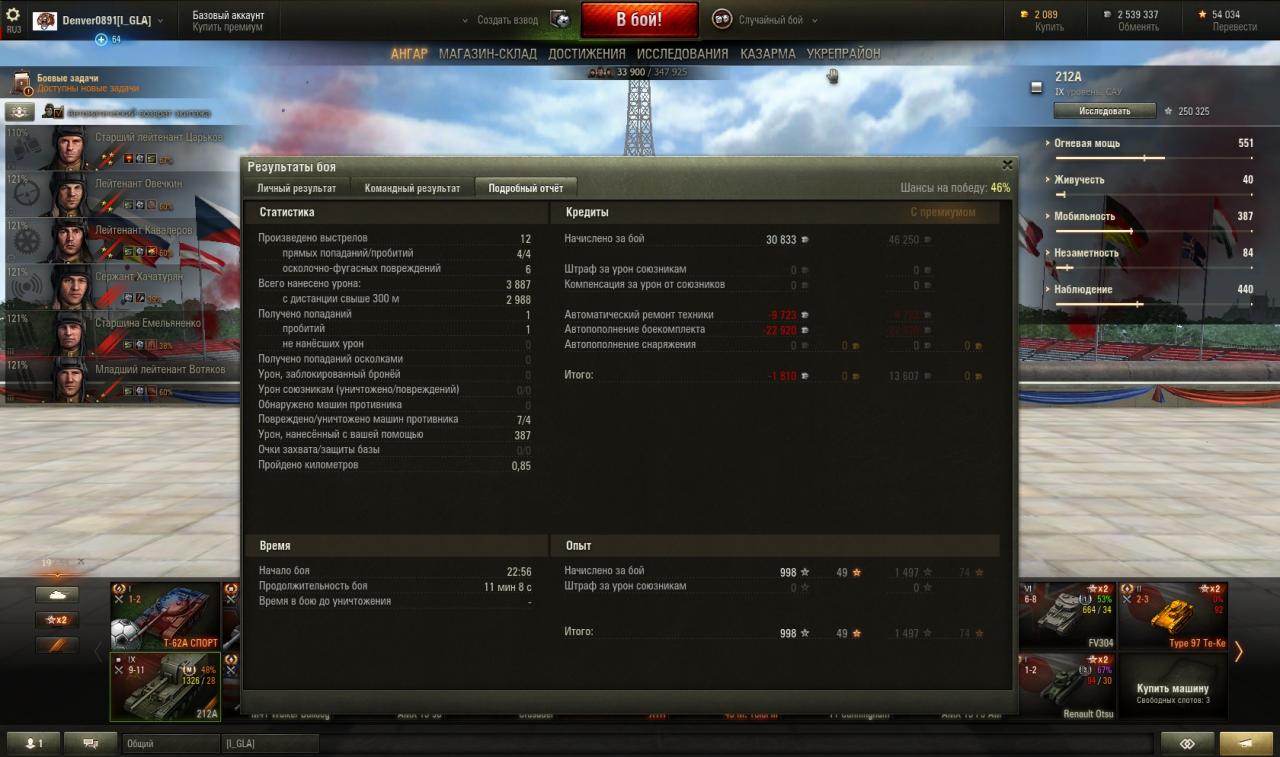Select the Подробный отчёт tab

coord(525,188)
